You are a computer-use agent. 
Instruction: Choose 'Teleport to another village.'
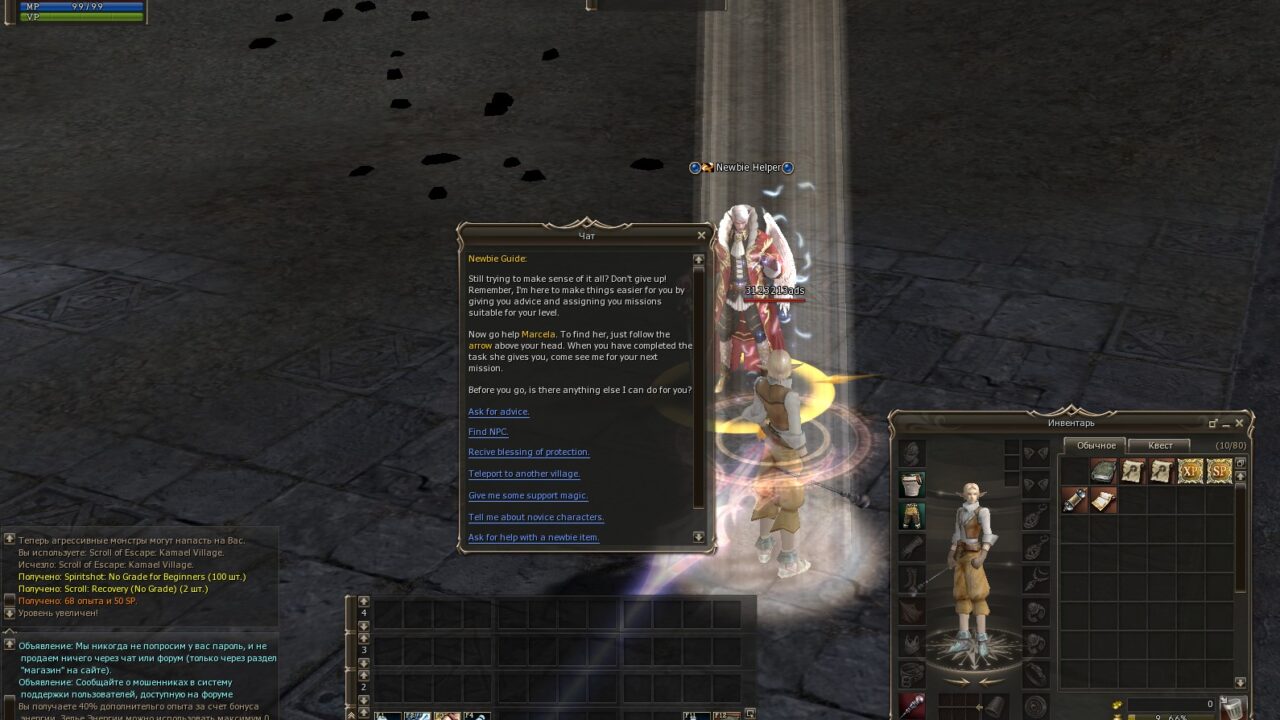pyautogui.click(x=524, y=474)
